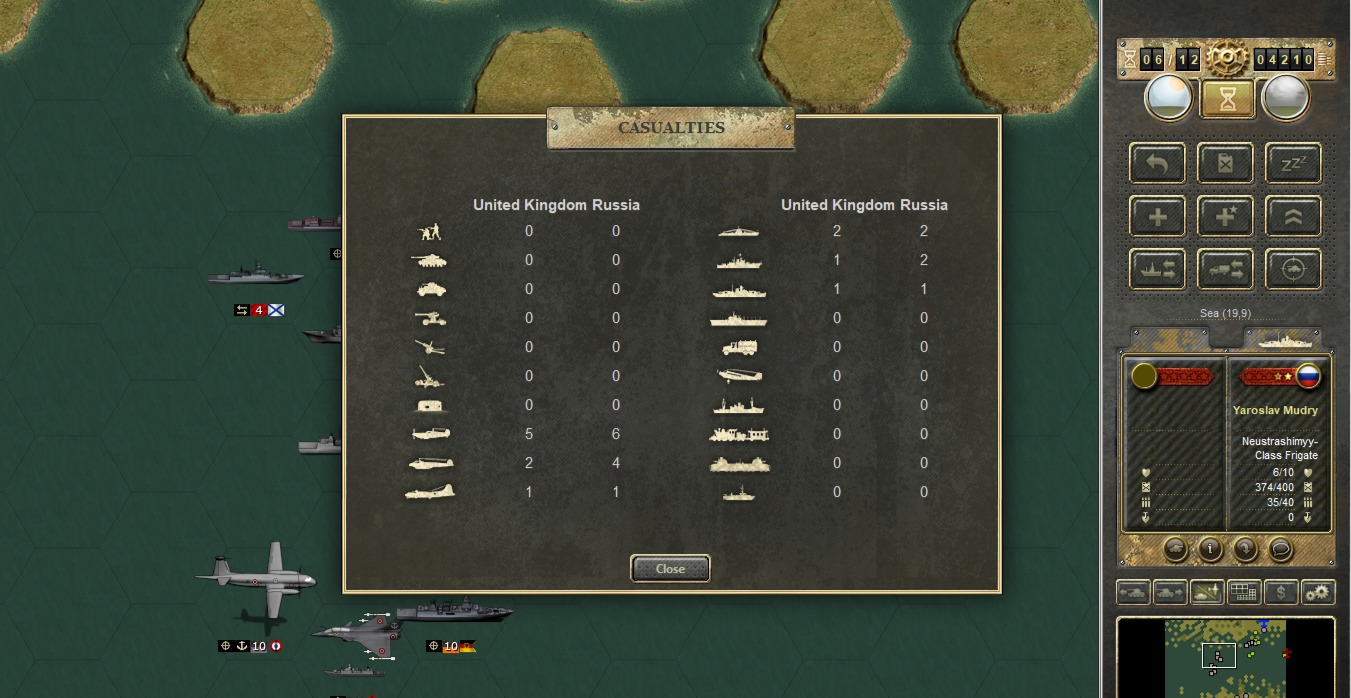Image resolution: width=1351 pixels, height=698 pixels.
Task: Click the ship swap embark button
Action: (x=1158, y=269)
